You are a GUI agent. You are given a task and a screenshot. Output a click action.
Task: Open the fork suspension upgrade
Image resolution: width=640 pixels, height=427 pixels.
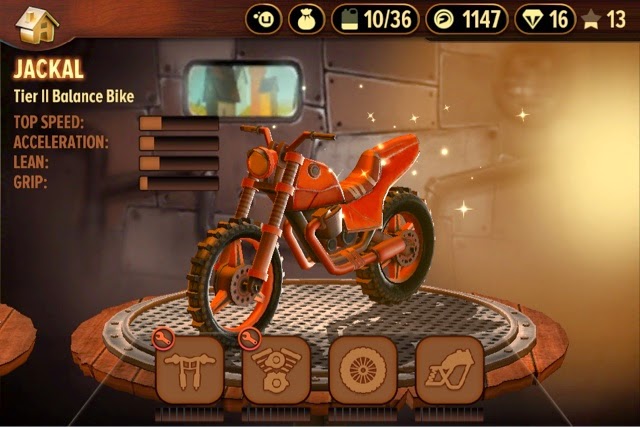[189, 368]
